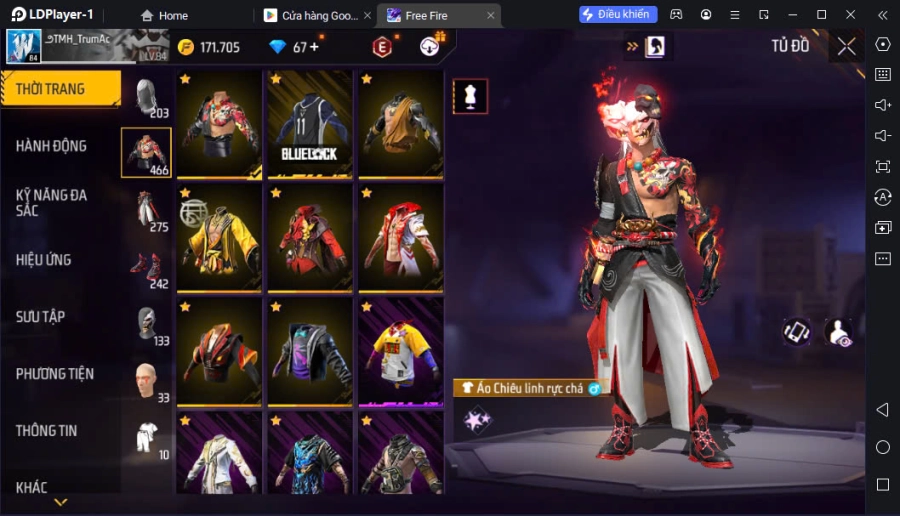Switch to Phương Tiện tab
900x516 pixels.
55,374
